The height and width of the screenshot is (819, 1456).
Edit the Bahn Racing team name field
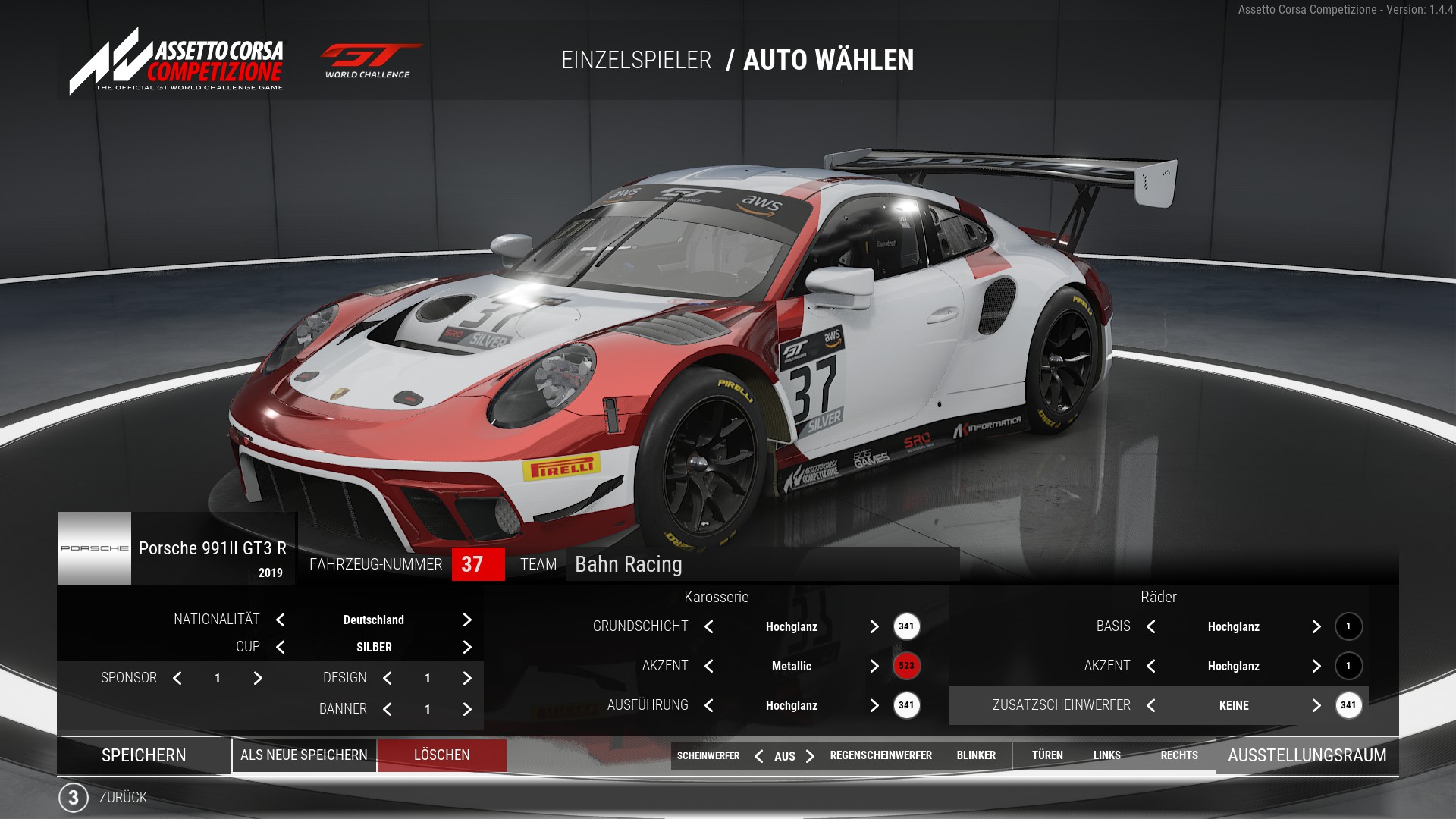[x=761, y=564]
